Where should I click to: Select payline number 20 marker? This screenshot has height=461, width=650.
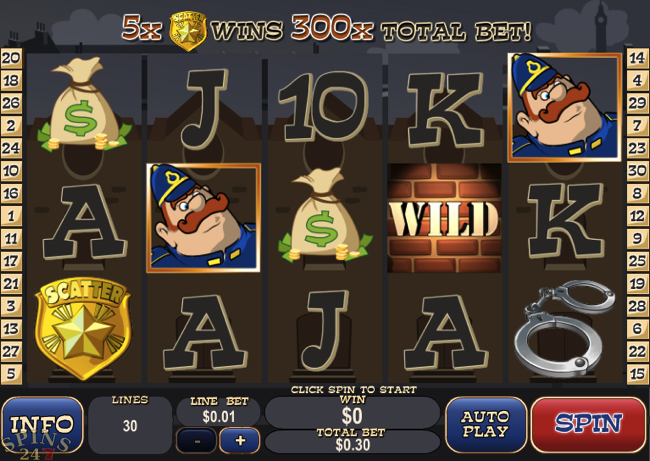12,58
